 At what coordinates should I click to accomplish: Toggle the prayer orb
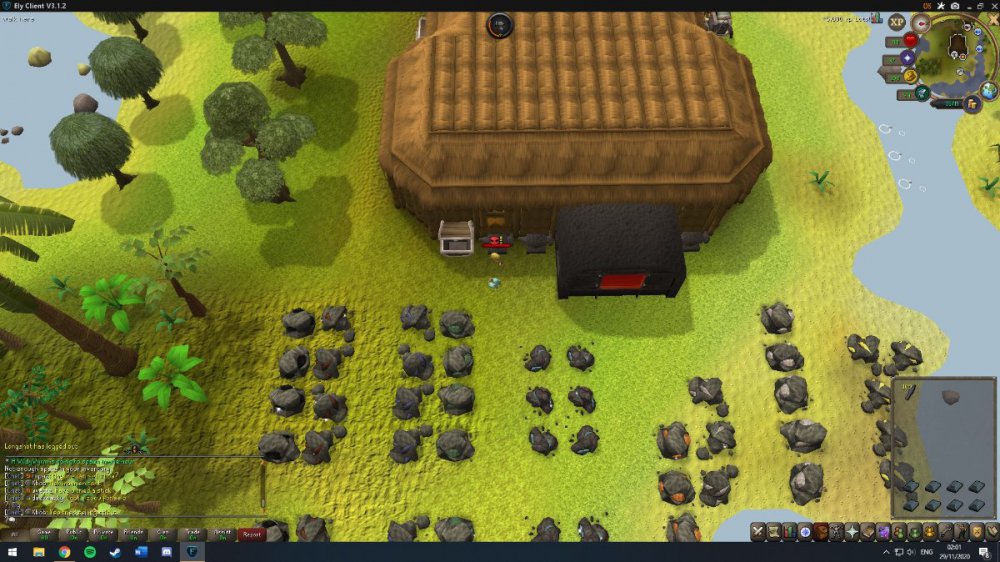coord(908,57)
